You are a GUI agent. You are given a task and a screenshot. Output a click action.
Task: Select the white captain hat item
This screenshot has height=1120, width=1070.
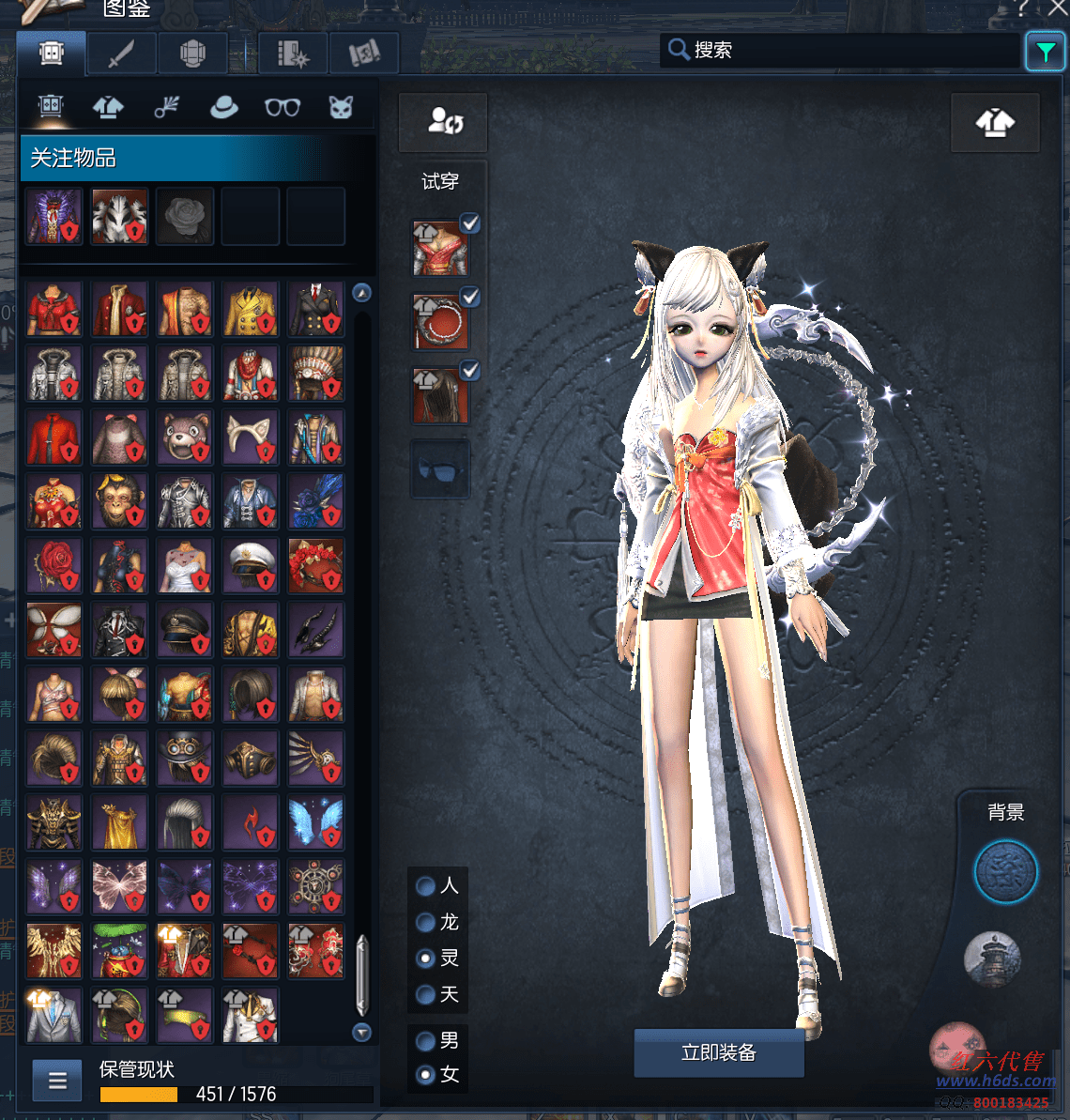[251, 566]
